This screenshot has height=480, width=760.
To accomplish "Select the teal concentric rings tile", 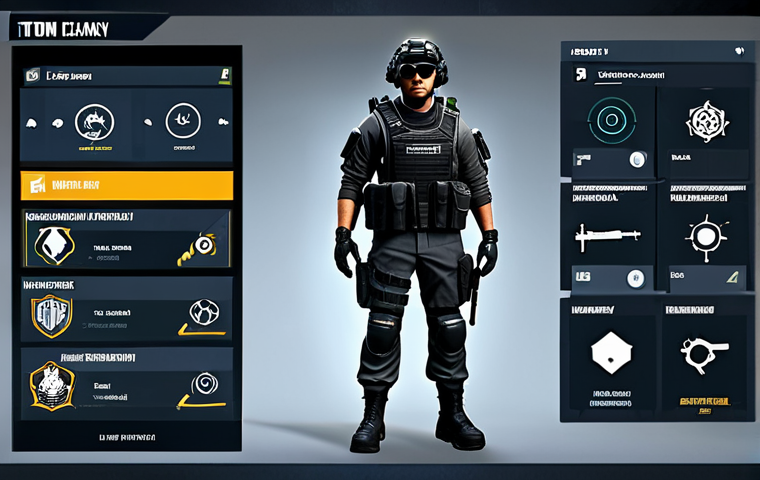I will coord(608,120).
